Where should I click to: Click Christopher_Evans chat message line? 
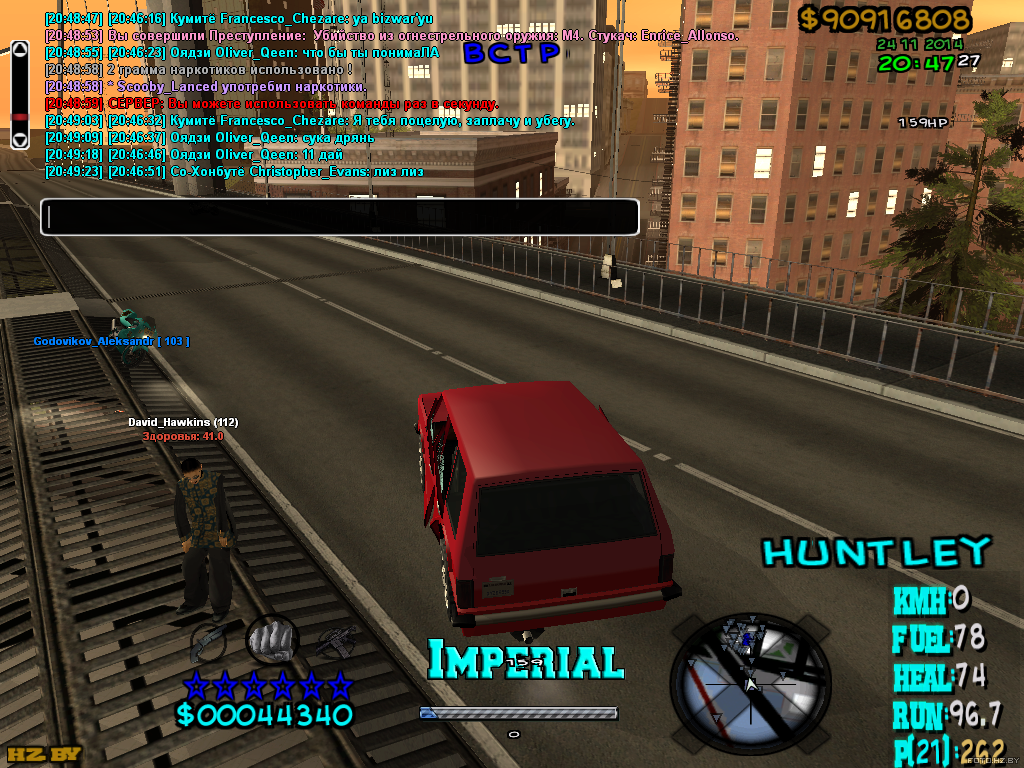tap(234, 171)
